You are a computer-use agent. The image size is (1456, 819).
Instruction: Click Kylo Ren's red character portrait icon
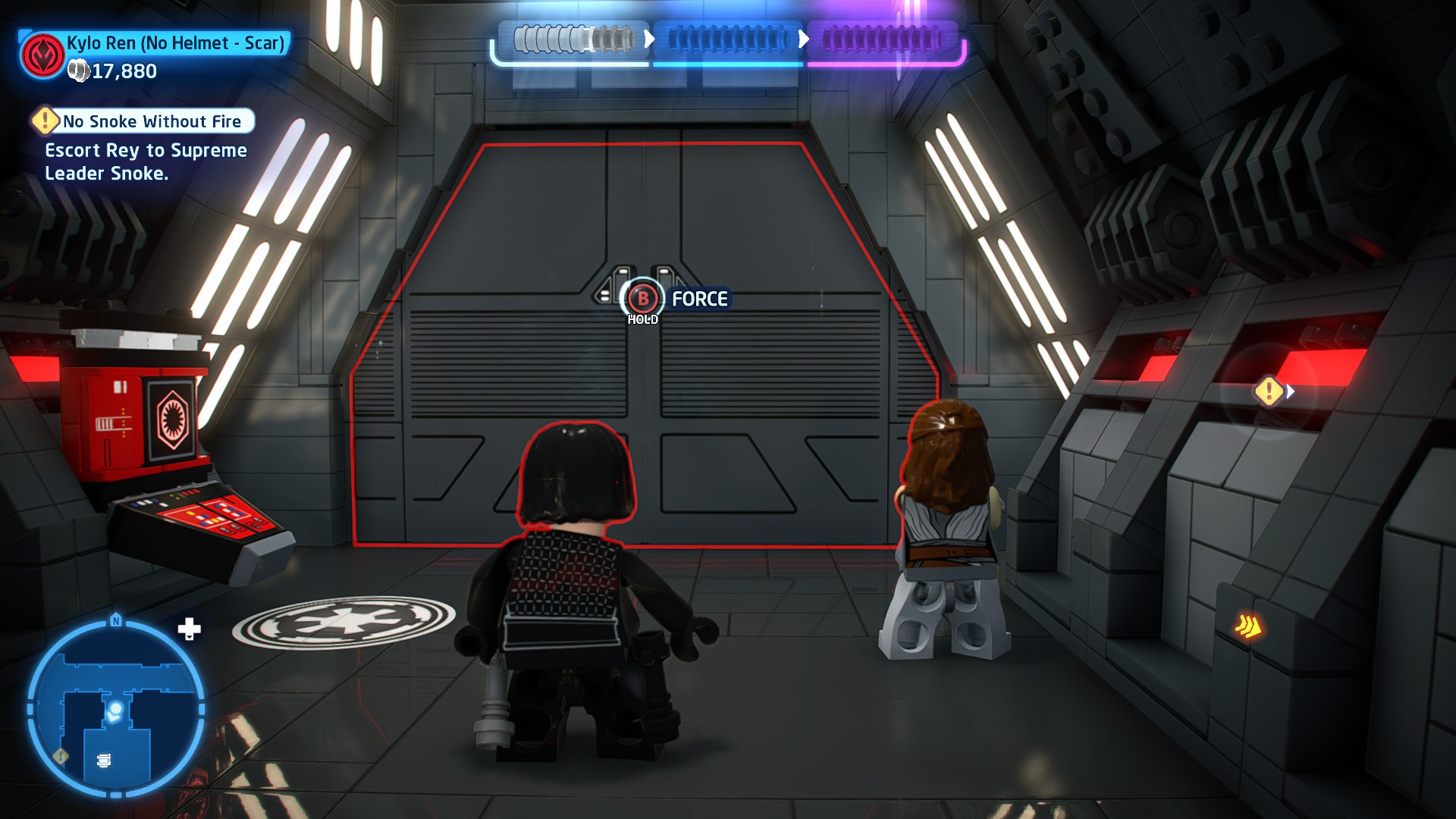[x=42, y=55]
